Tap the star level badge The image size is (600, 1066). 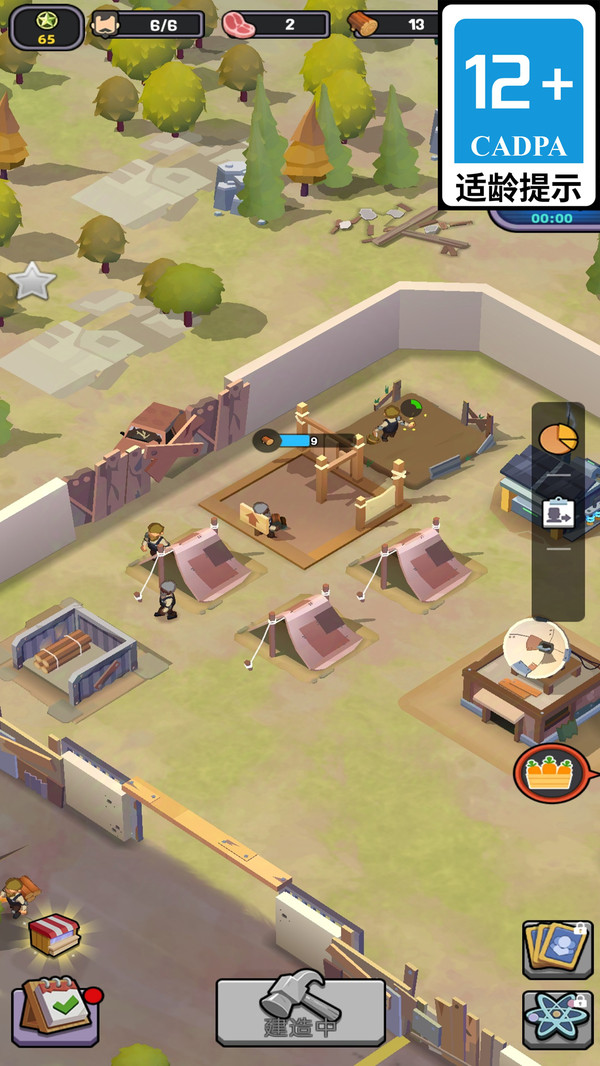point(46,25)
